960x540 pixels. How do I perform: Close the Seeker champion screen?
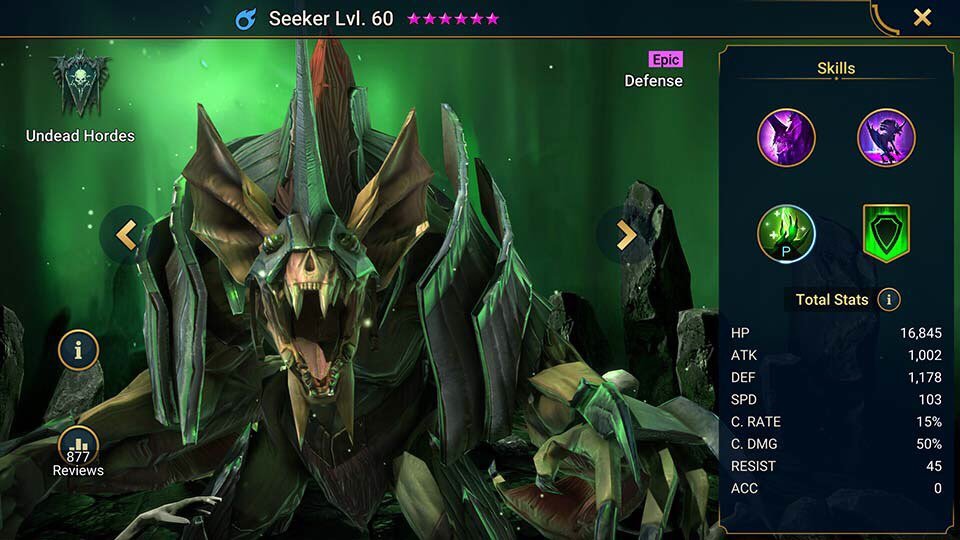click(922, 17)
